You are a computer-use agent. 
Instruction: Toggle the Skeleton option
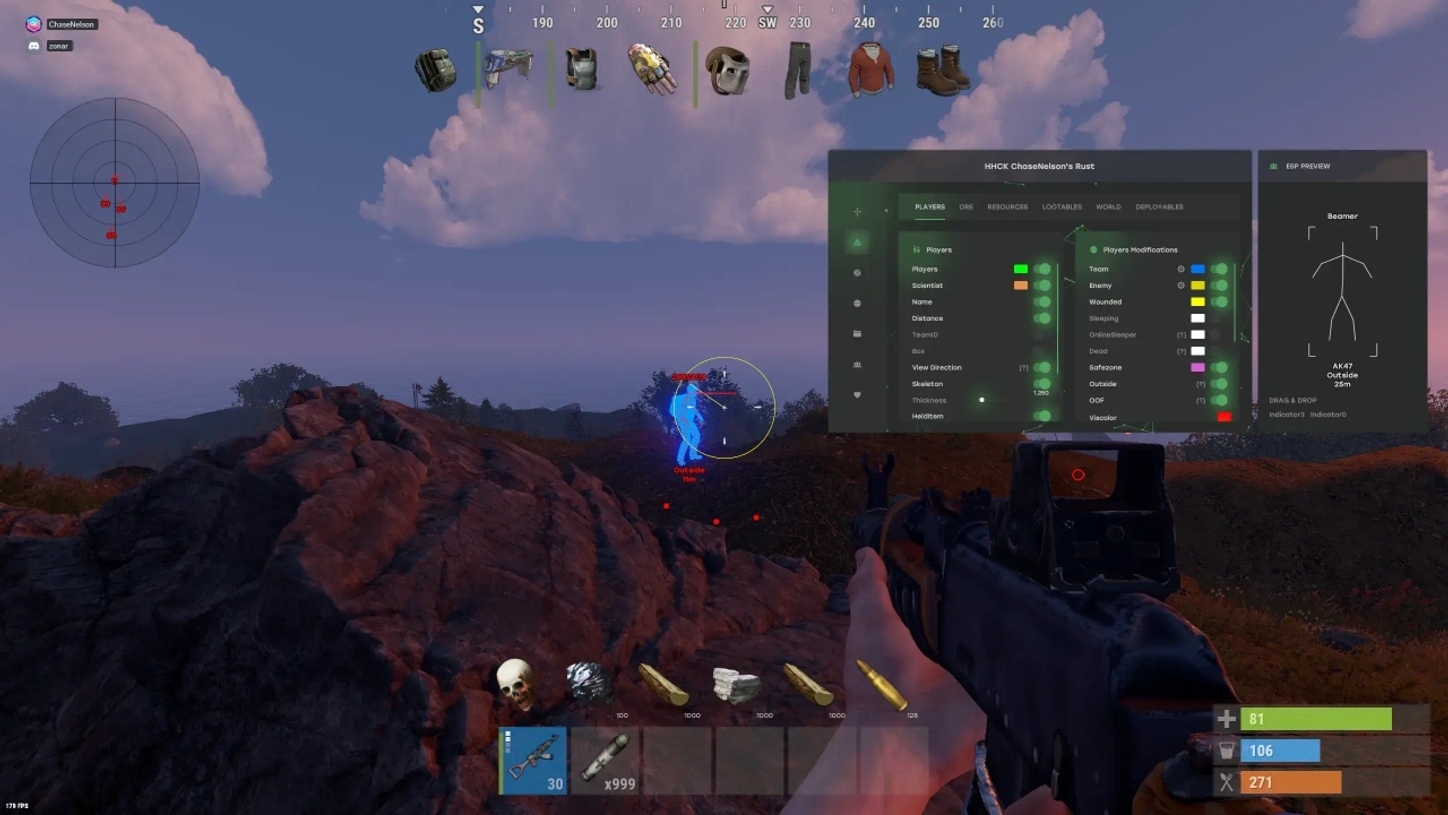(1042, 384)
